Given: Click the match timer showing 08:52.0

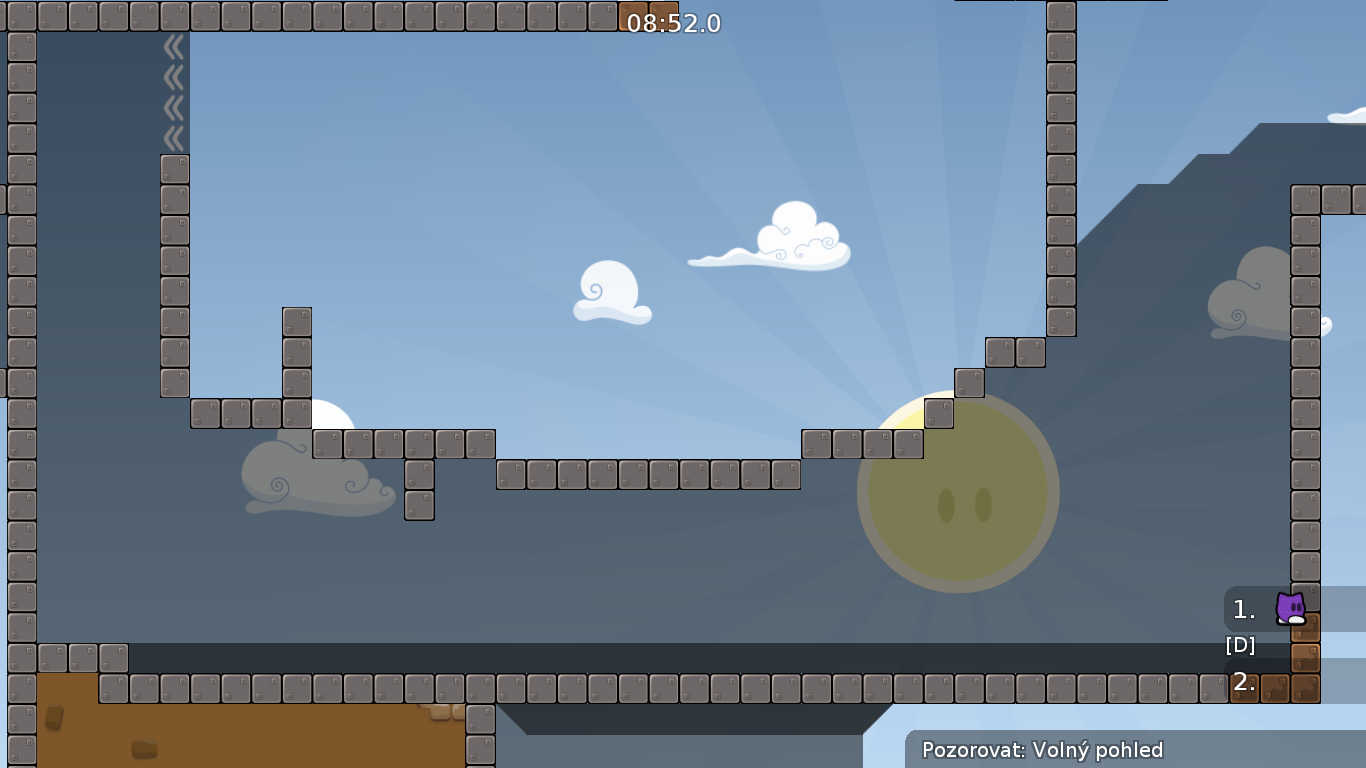Looking at the screenshot, I should point(672,24).
